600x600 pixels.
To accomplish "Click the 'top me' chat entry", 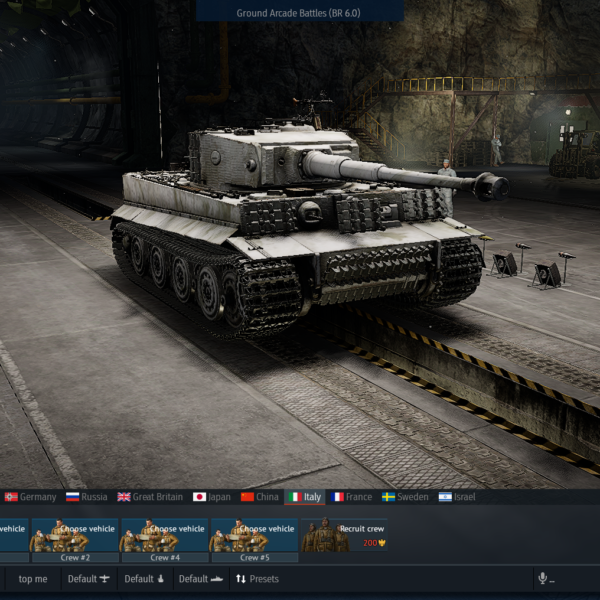I will 33,579.
